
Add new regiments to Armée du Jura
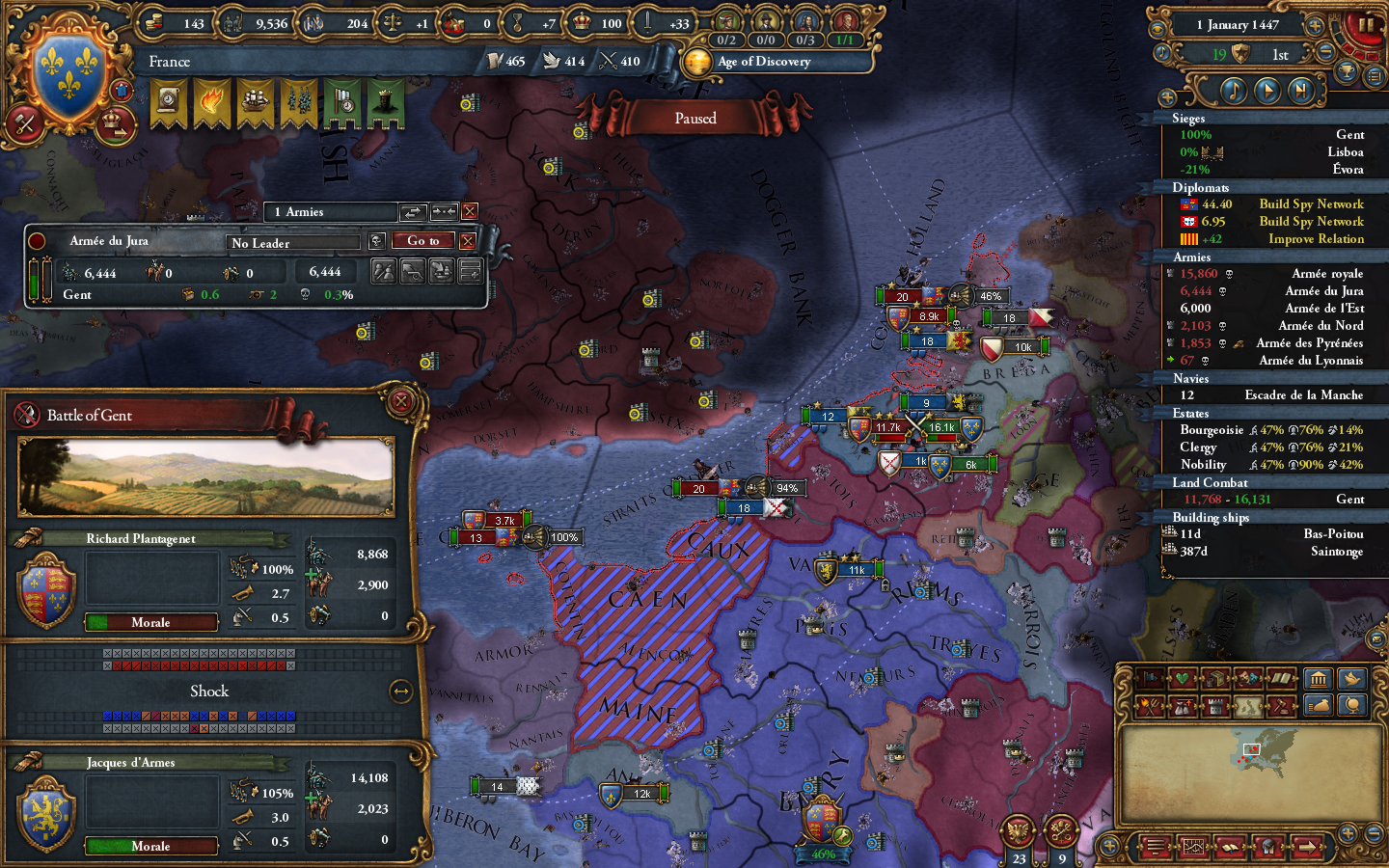click(470, 270)
